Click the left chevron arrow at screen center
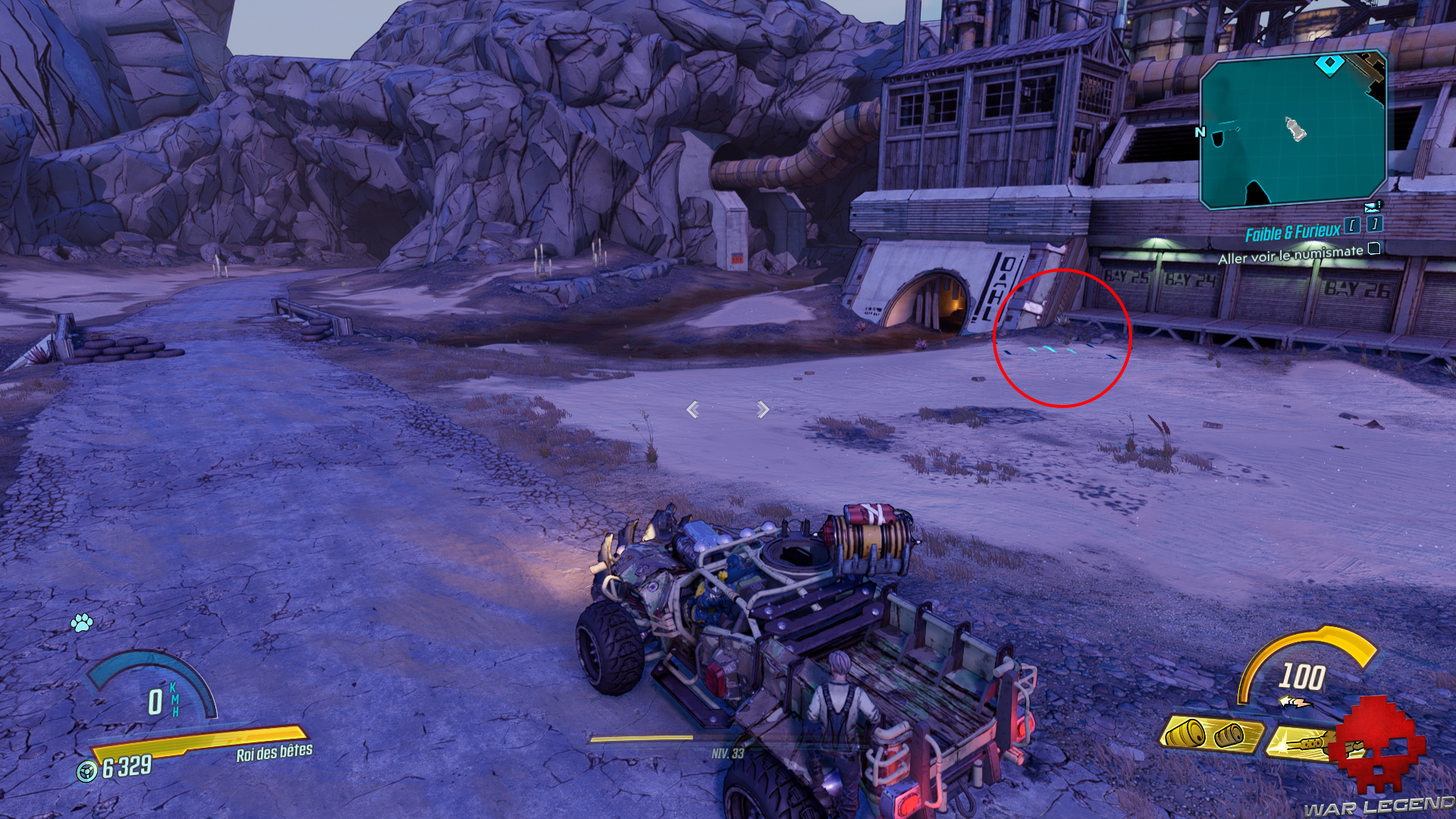This screenshot has height=819, width=1456. pos(692,409)
